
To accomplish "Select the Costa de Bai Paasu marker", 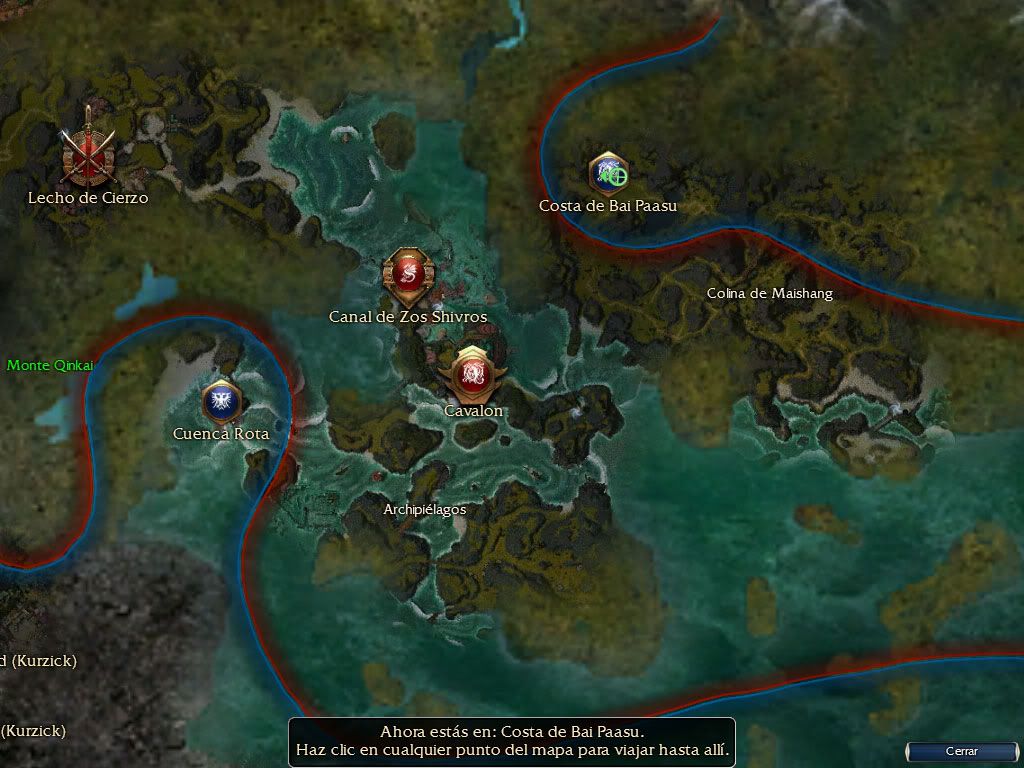I will [x=608, y=174].
